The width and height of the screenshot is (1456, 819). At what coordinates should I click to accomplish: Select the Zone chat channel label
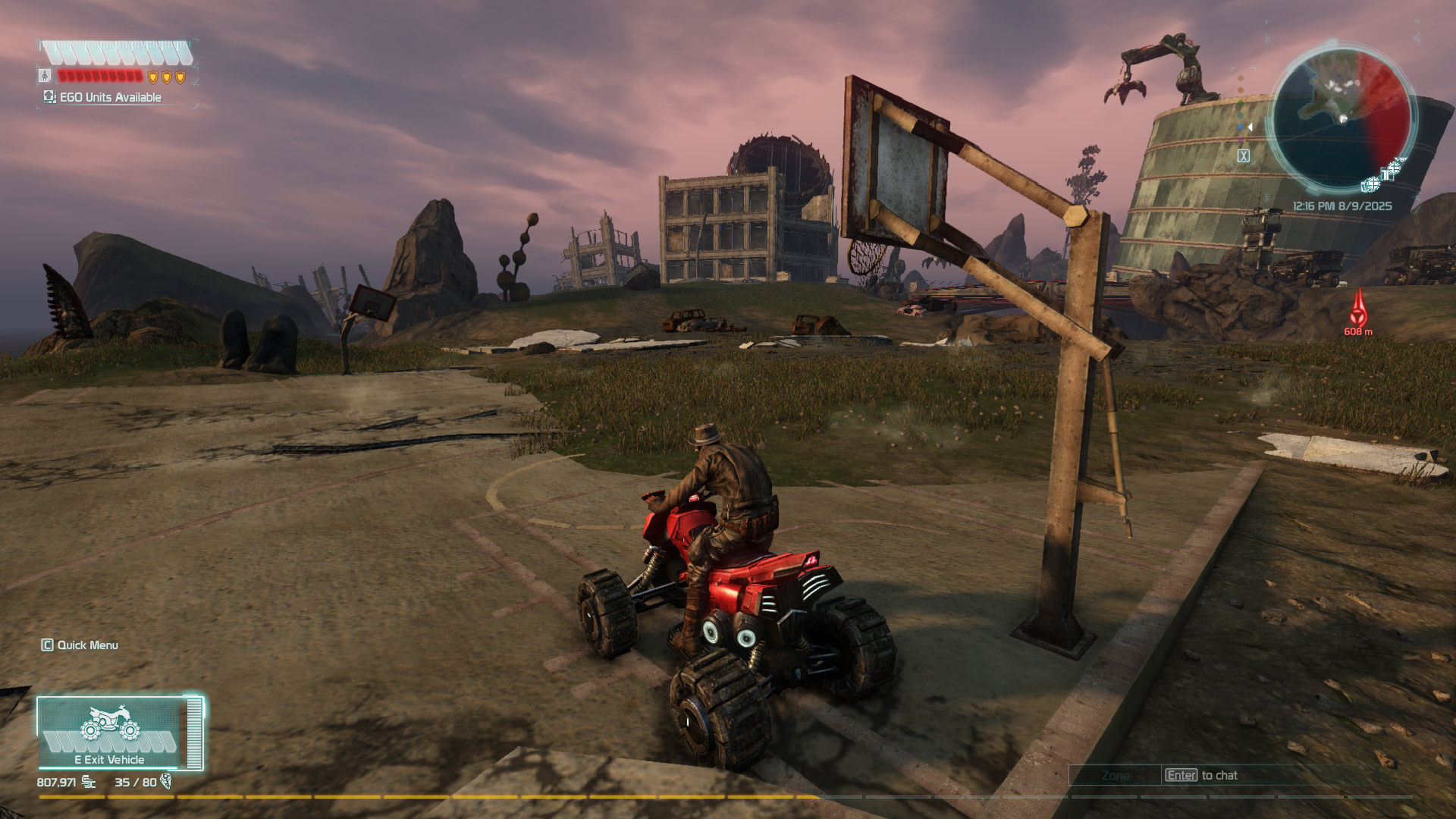1115,775
